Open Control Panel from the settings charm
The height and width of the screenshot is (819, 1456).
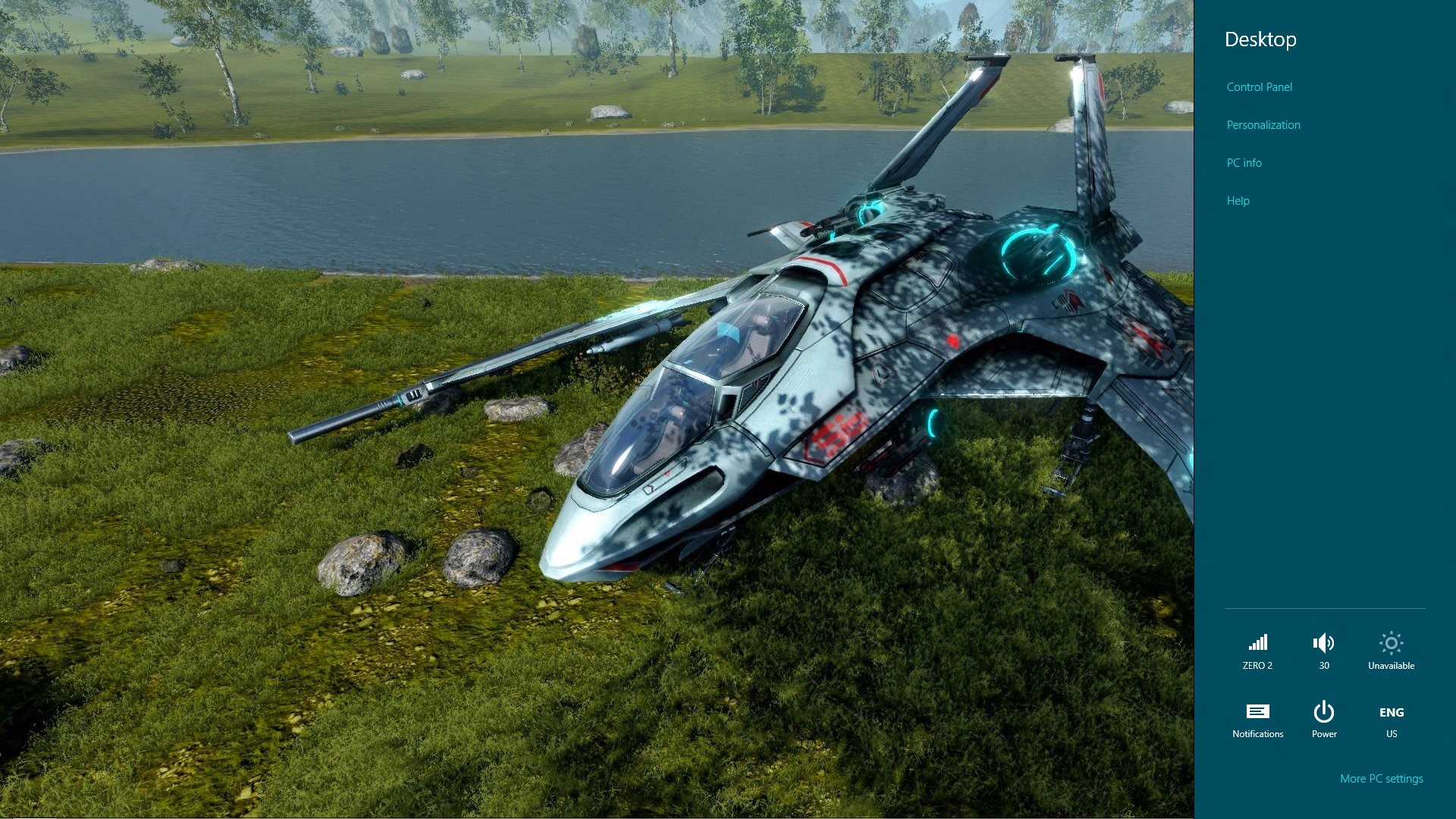coord(1259,87)
